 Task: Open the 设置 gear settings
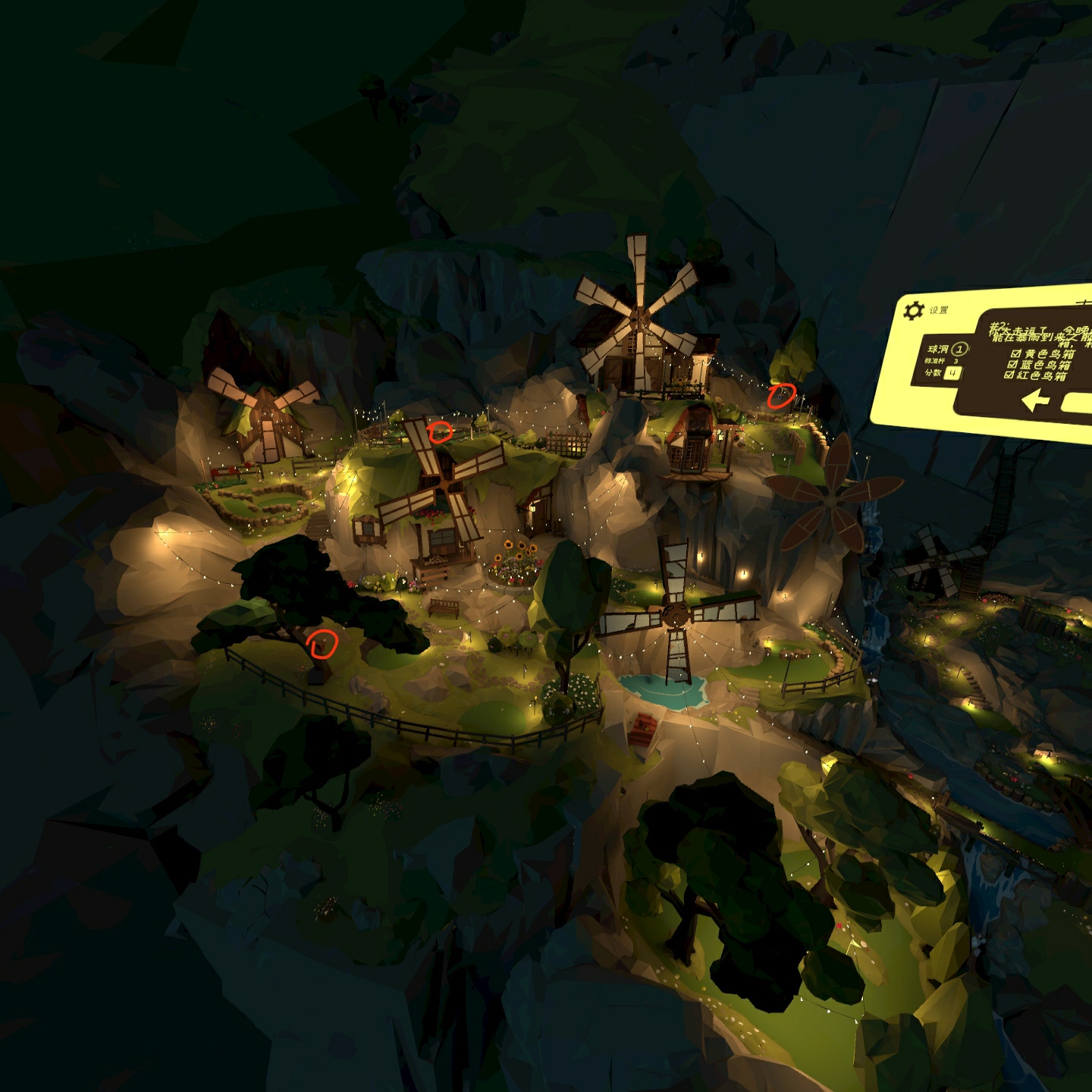coord(914,310)
